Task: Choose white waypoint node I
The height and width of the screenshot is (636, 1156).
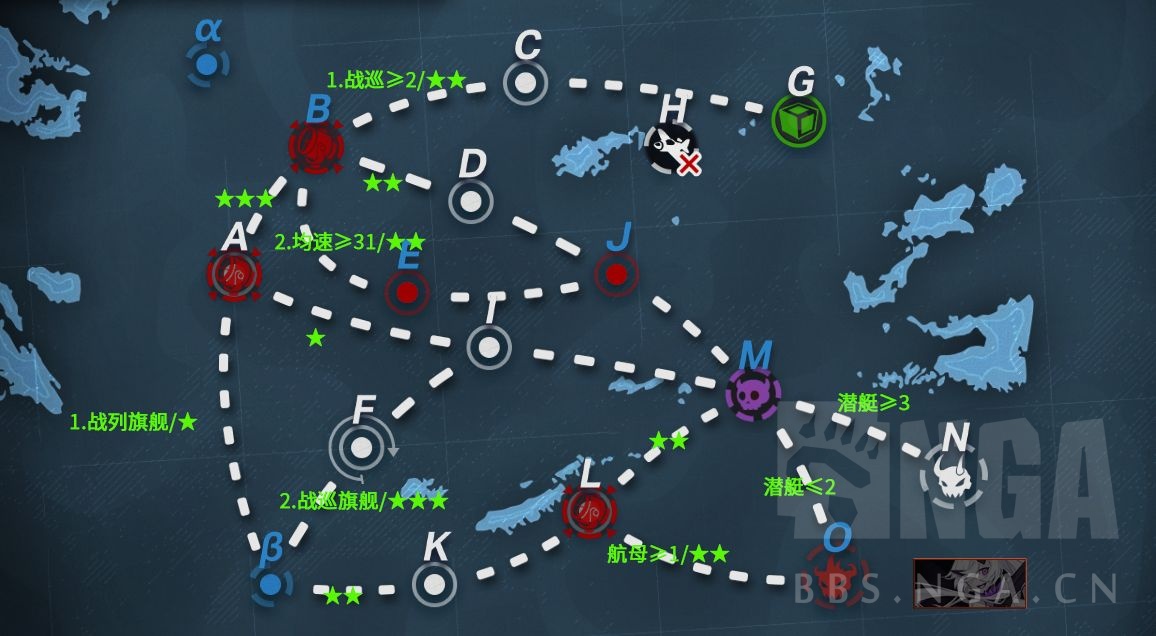Action: tap(489, 347)
